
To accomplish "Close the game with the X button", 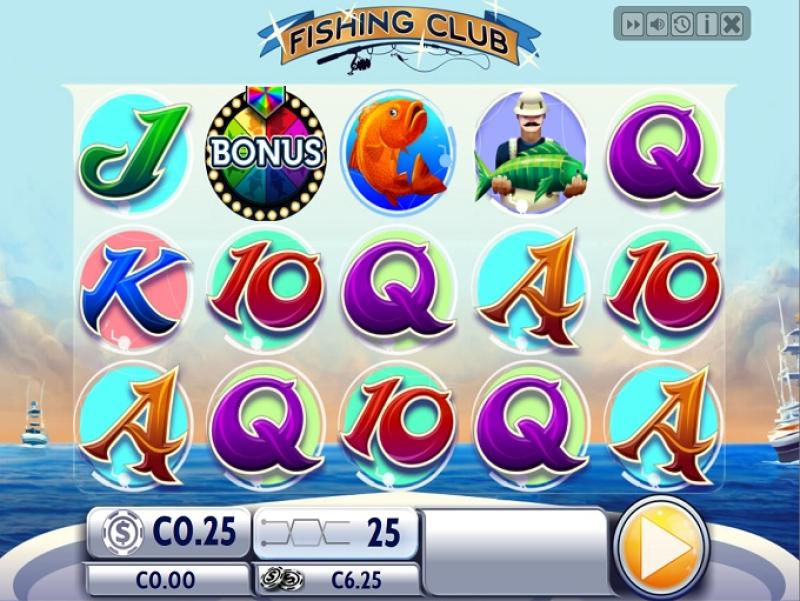I will [733, 25].
